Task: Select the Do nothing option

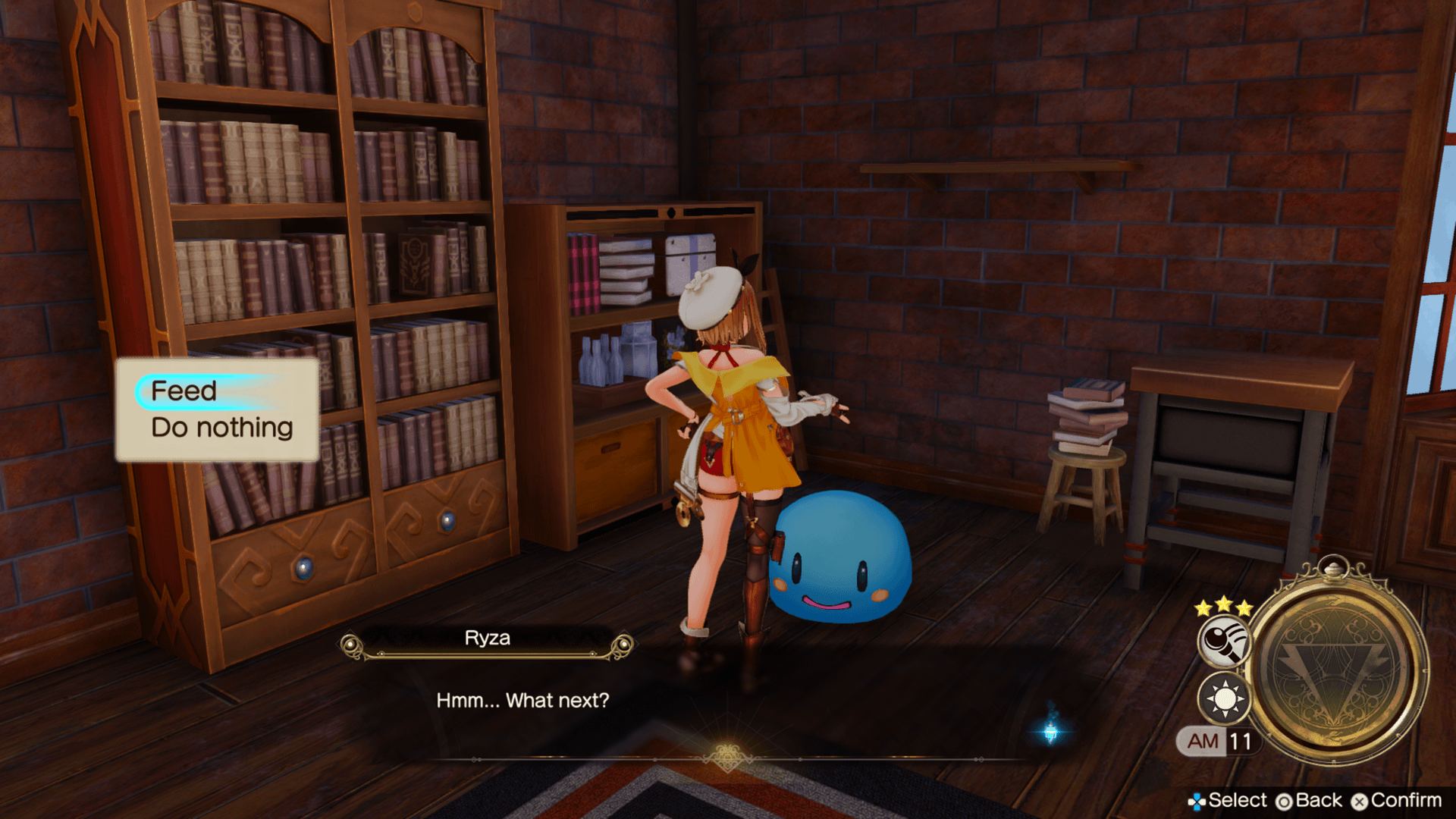Action: pos(221,428)
